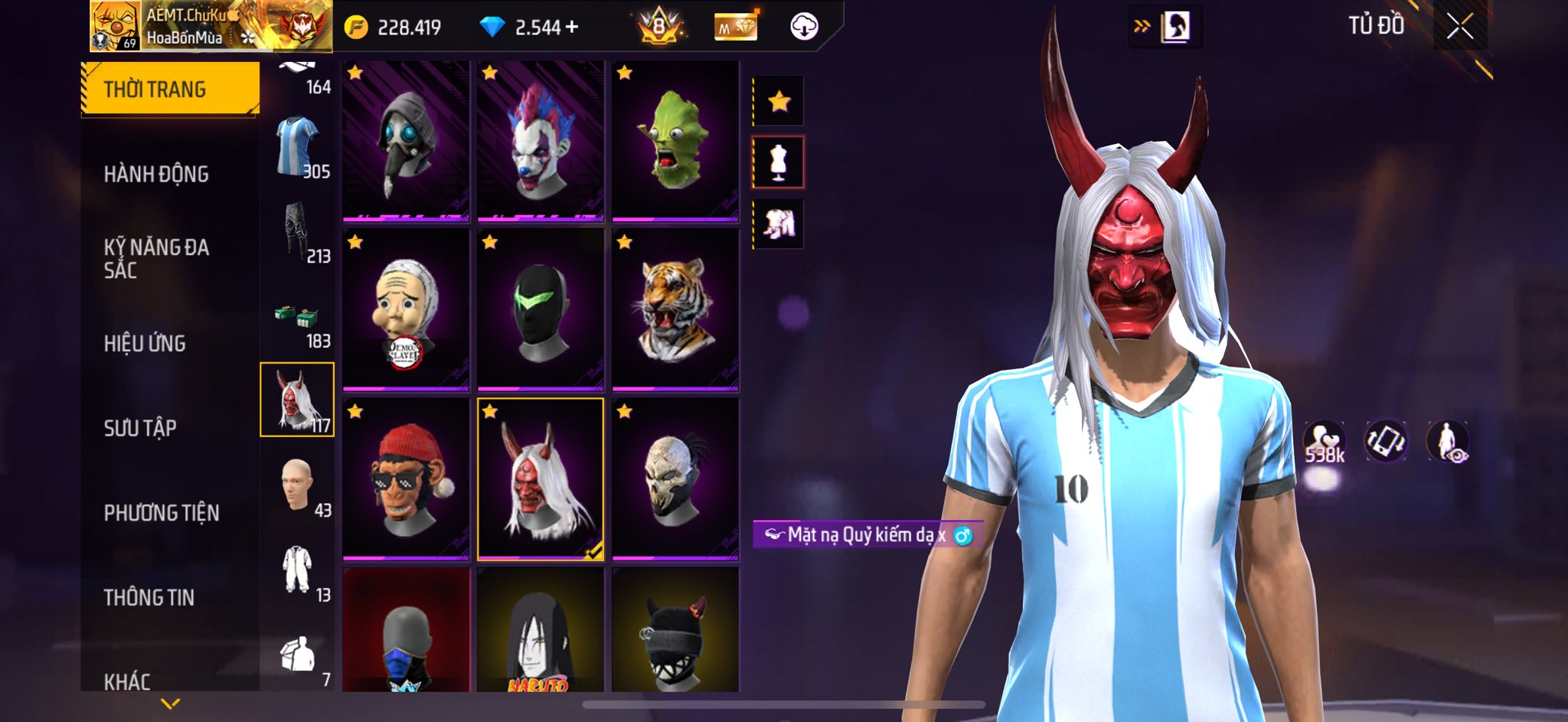
Task: Click the cloud download icon
Action: [x=804, y=27]
